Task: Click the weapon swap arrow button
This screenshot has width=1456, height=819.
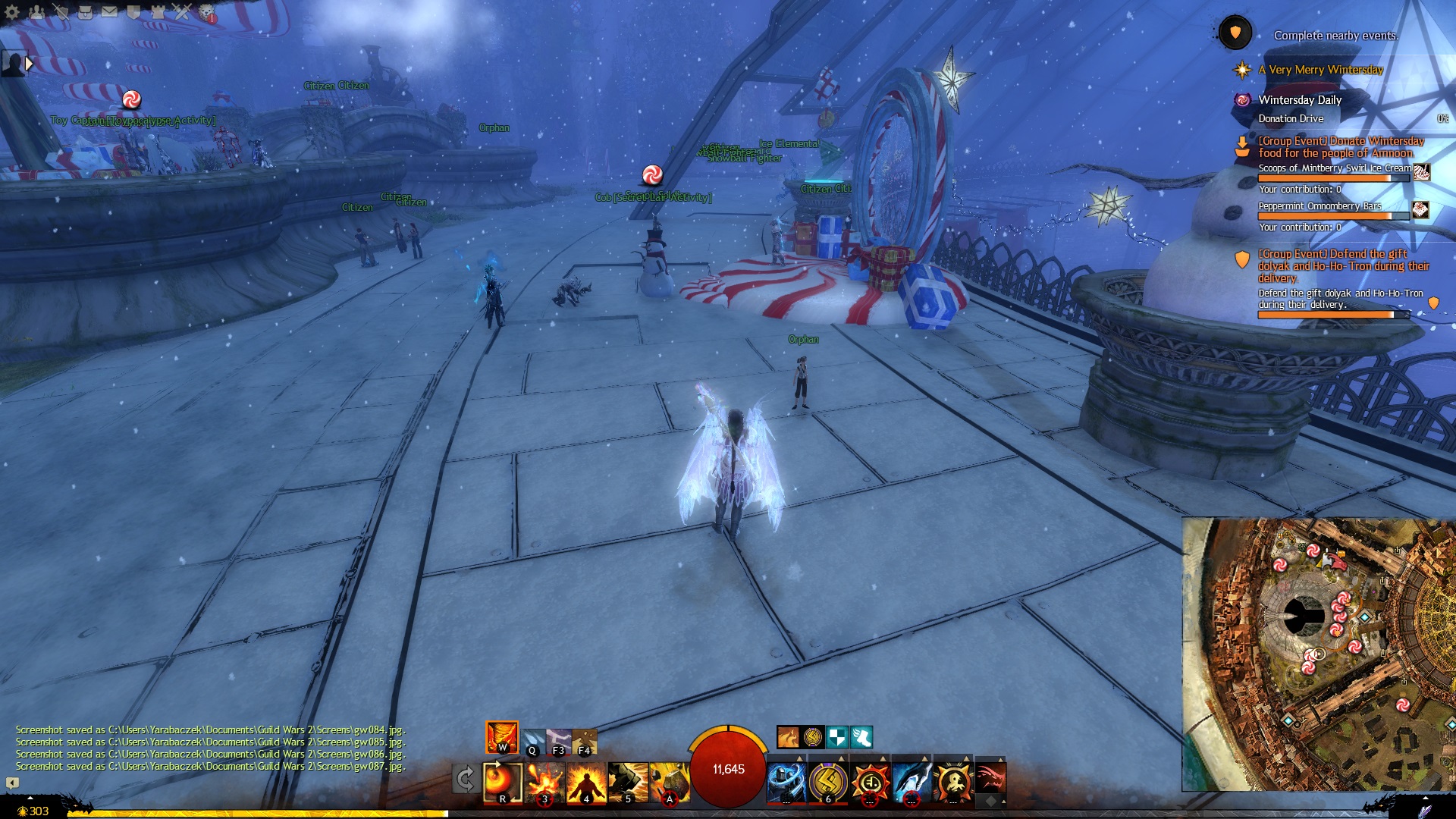Action: tap(466, 779)
